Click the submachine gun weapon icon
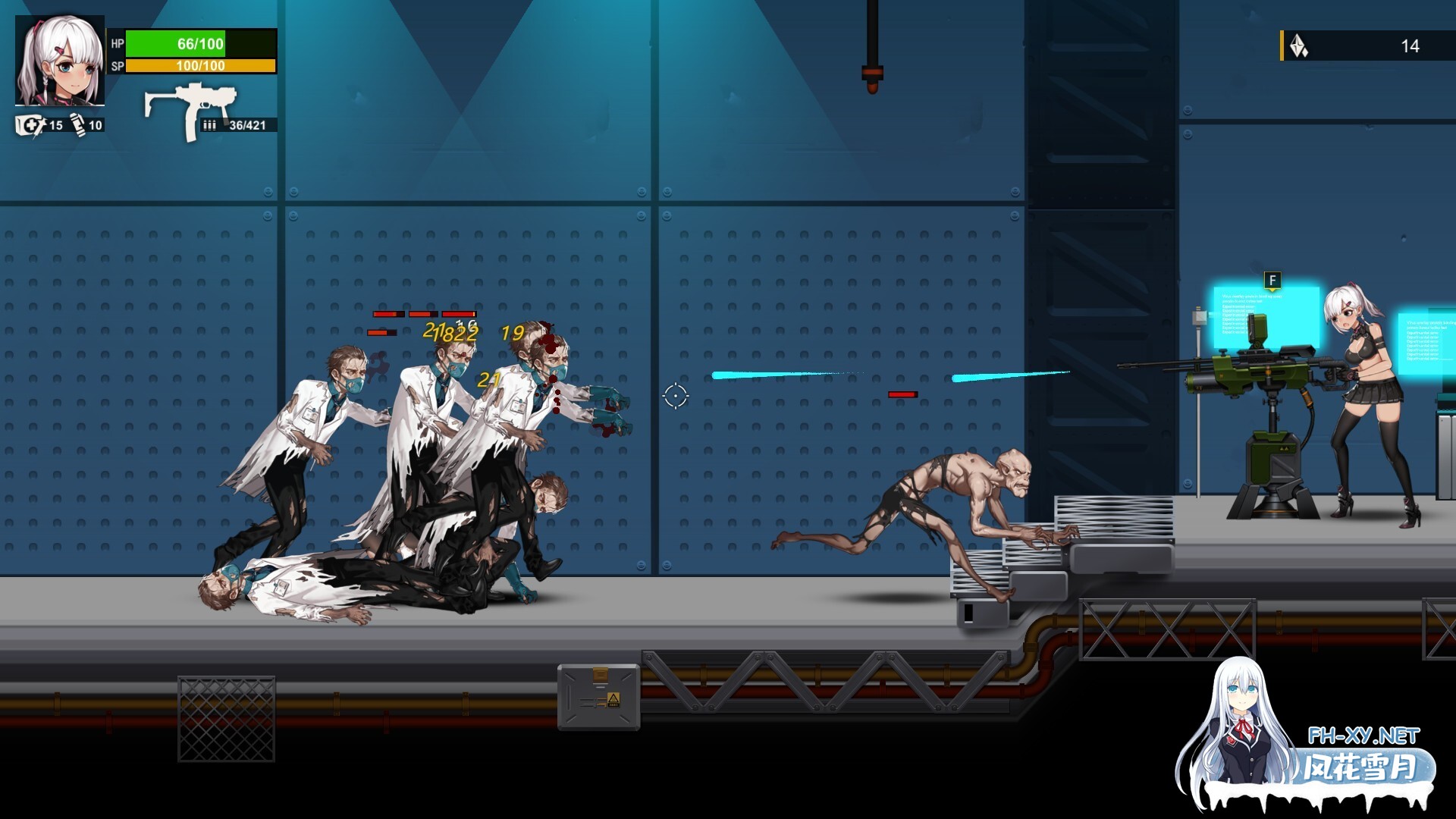Screen dimensions: 1456x819 click(x=190, y=110)
